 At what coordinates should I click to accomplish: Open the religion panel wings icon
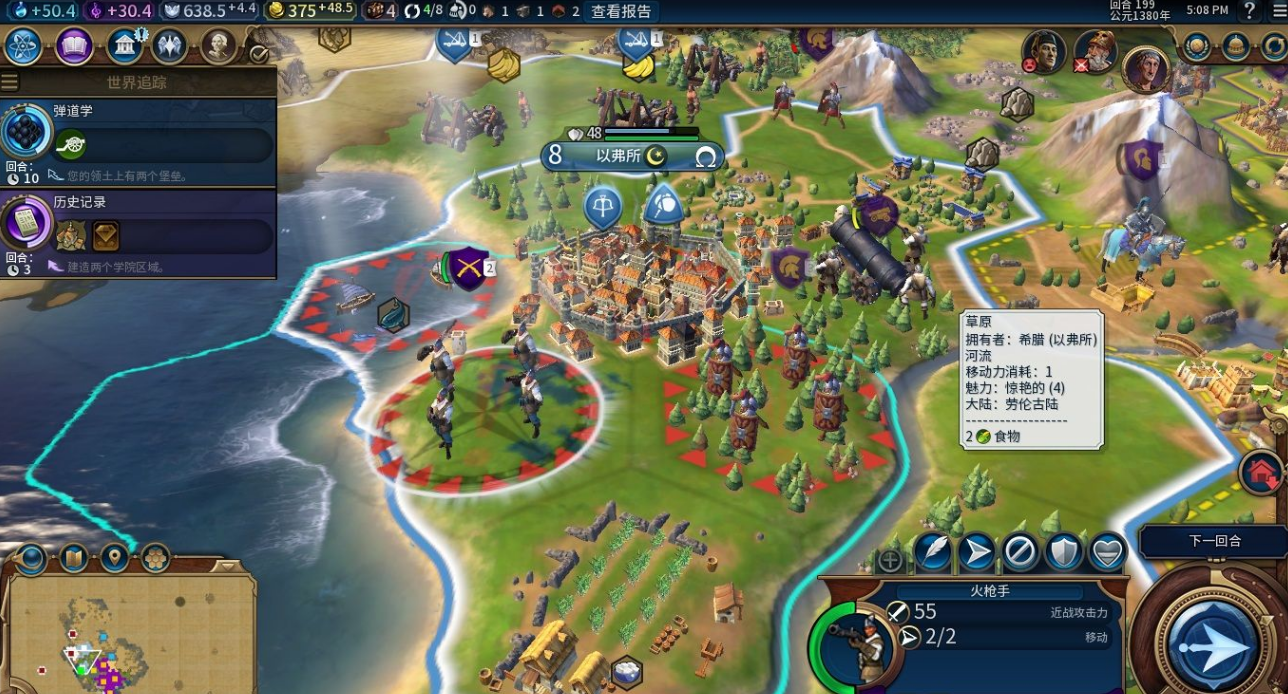[170, 46]
